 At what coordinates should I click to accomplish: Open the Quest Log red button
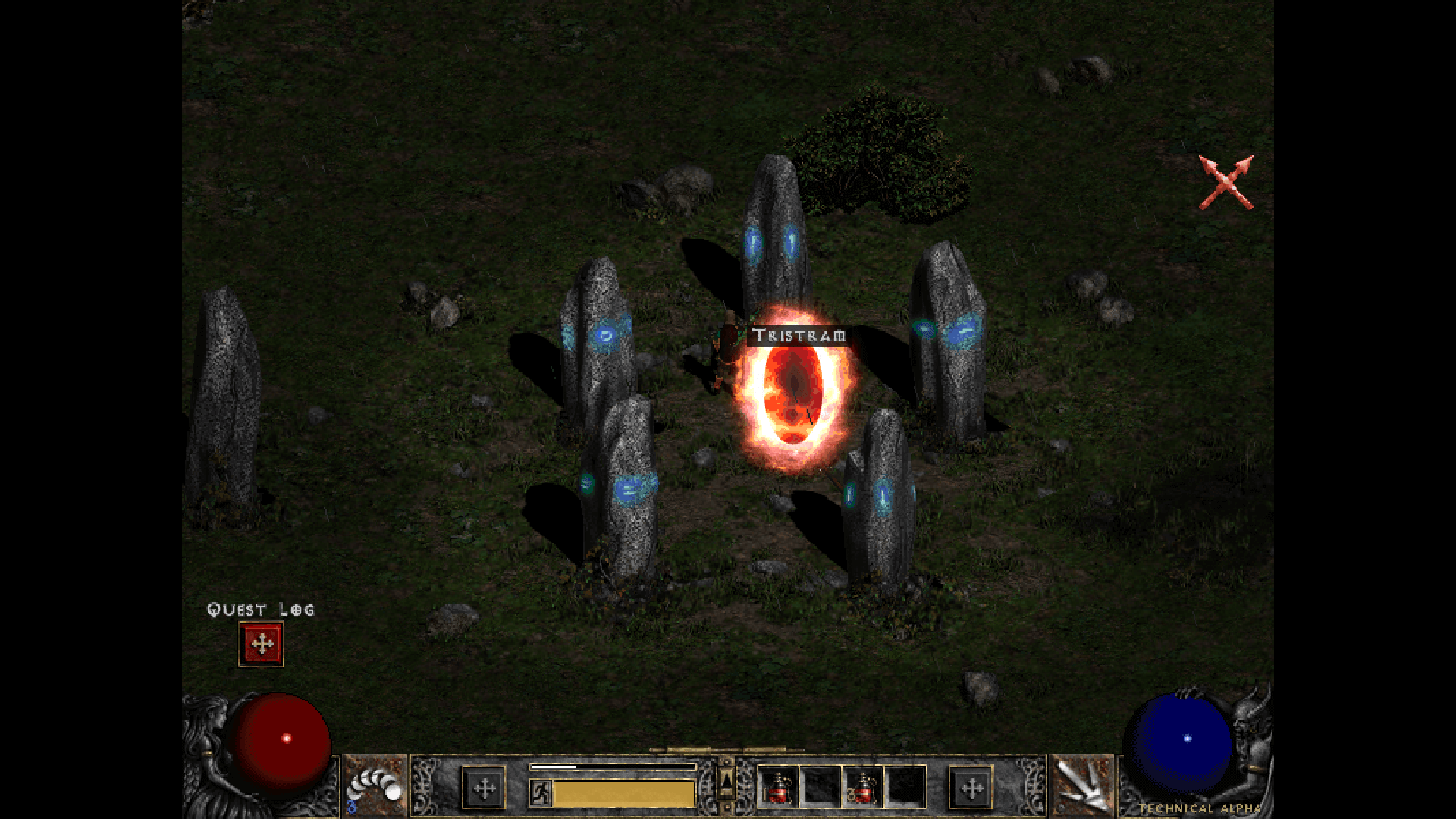point(261,644)
